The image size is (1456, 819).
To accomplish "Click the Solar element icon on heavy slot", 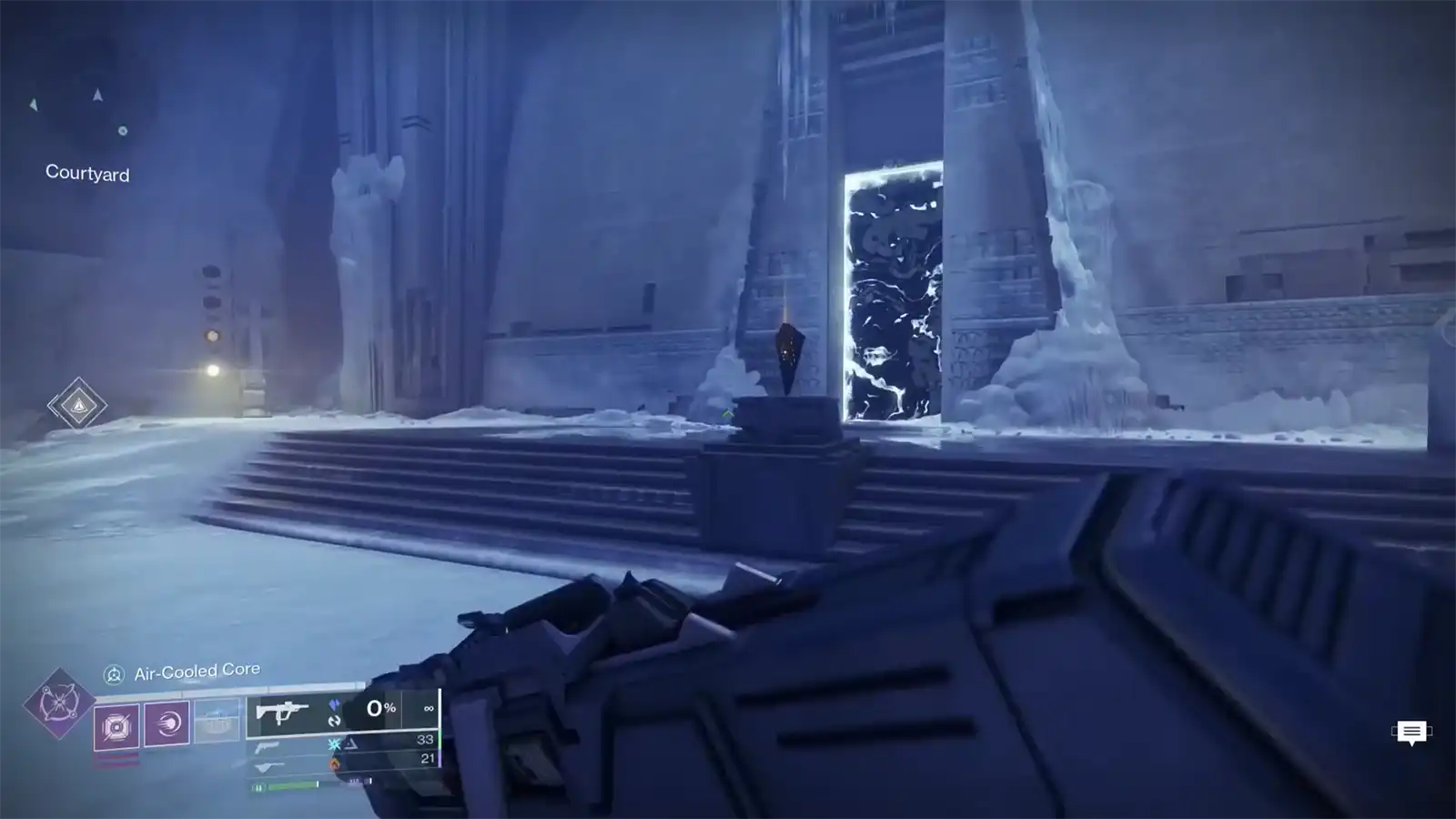I will [x=337, y=764].
